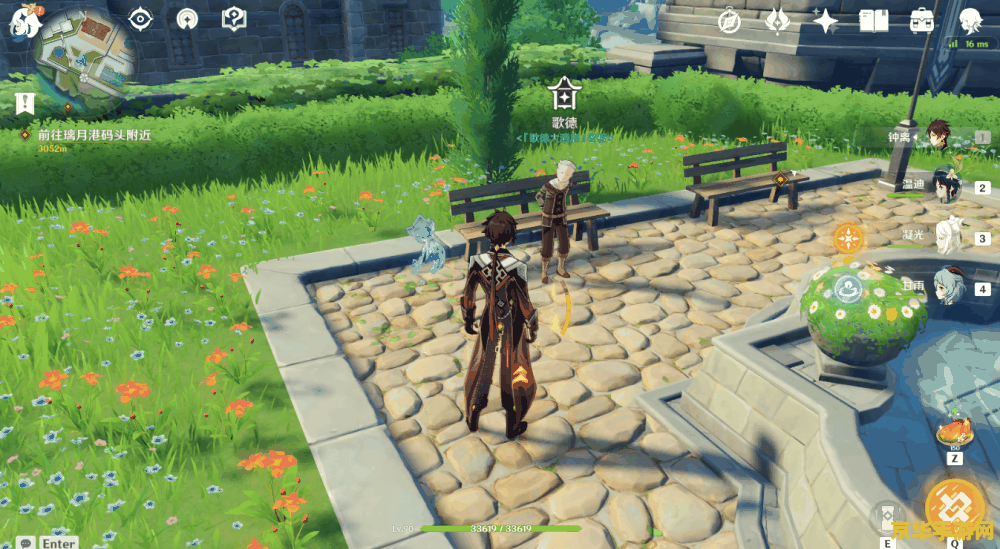Open the co-op mode icon

(x=187, y=19)
